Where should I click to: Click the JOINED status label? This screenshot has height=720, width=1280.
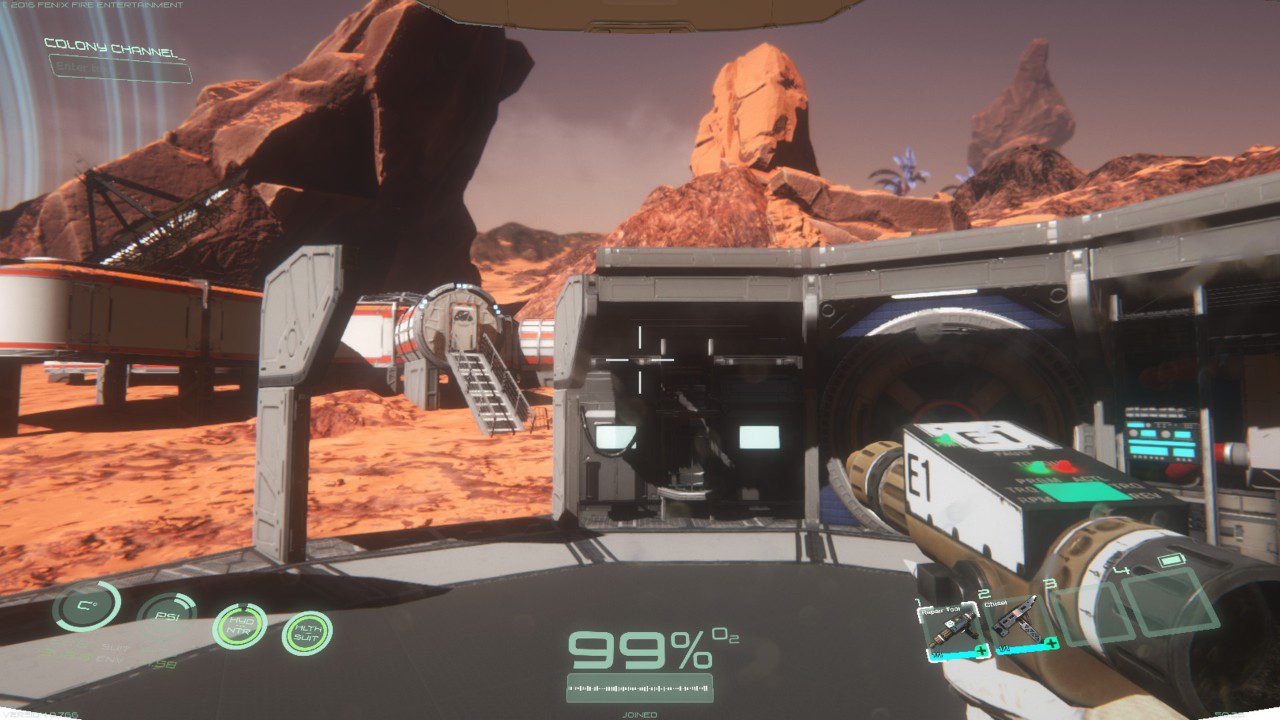point(640,714)
